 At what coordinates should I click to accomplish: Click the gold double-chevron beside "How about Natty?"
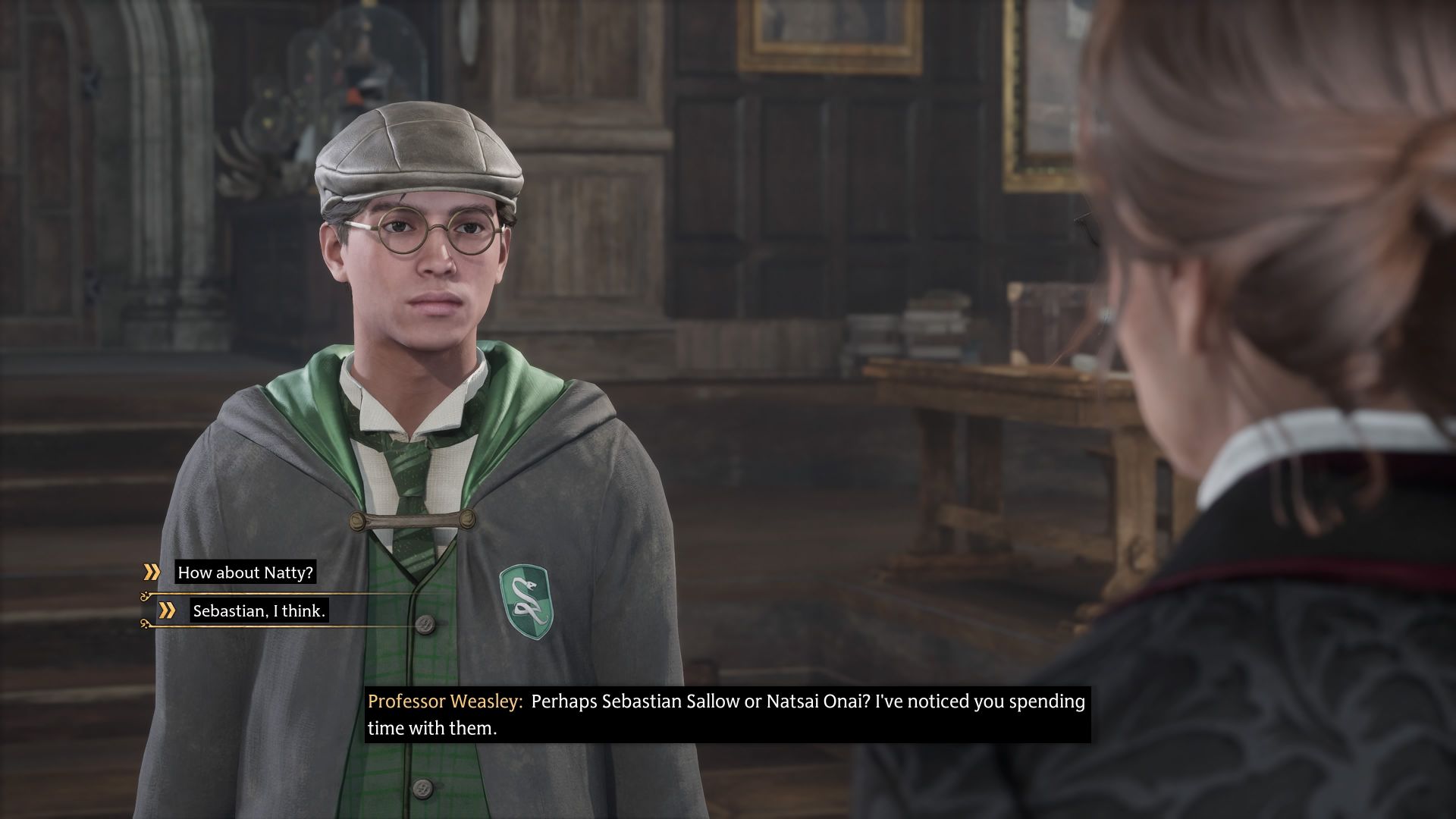pos(152,573)
